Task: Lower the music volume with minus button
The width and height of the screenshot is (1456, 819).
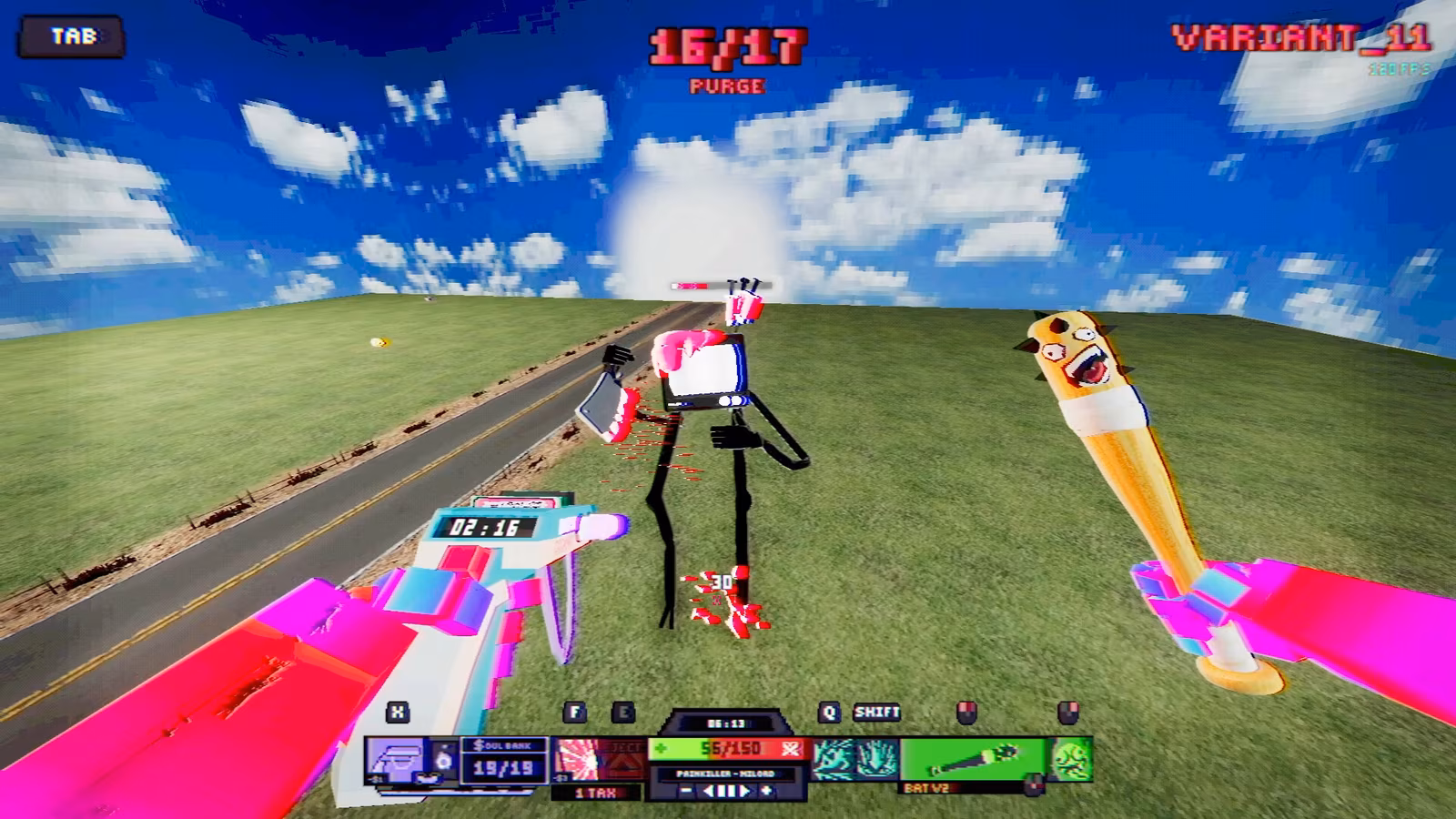Action: point(687,792)
